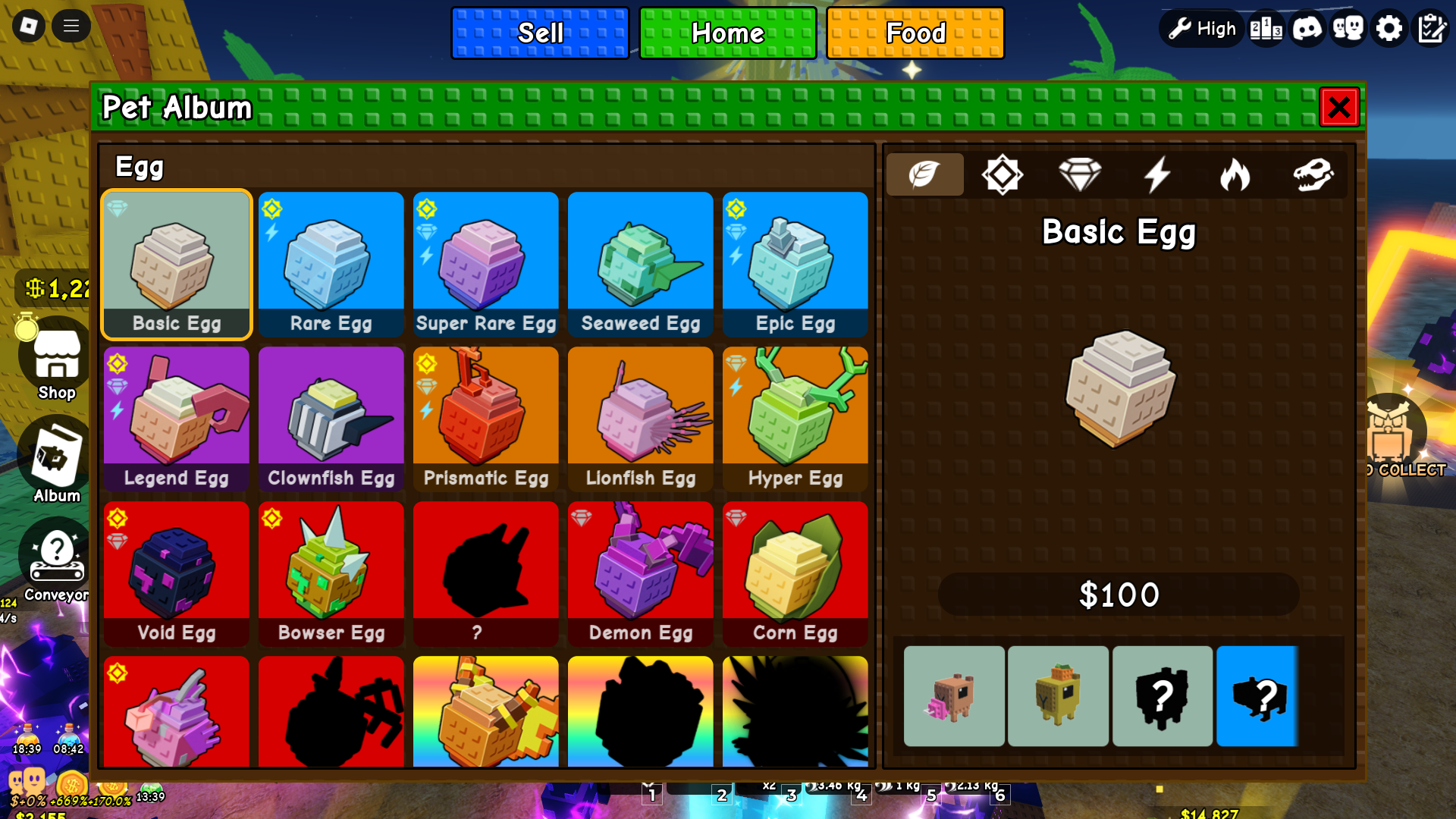Pick the Epic Egg tile

[795, 264]
